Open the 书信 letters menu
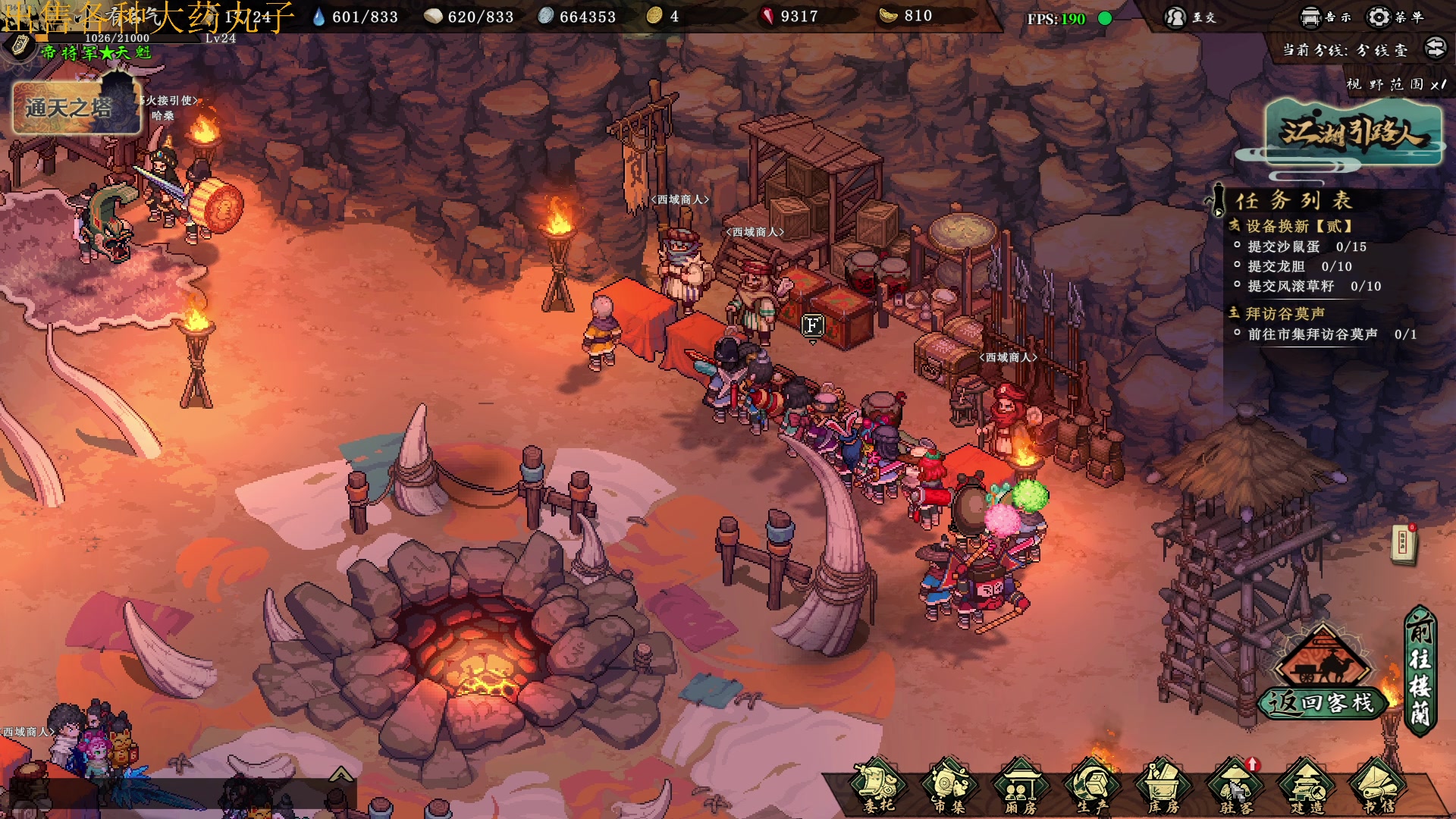This screenshot has width=1456, height=819. point(1378,787)
